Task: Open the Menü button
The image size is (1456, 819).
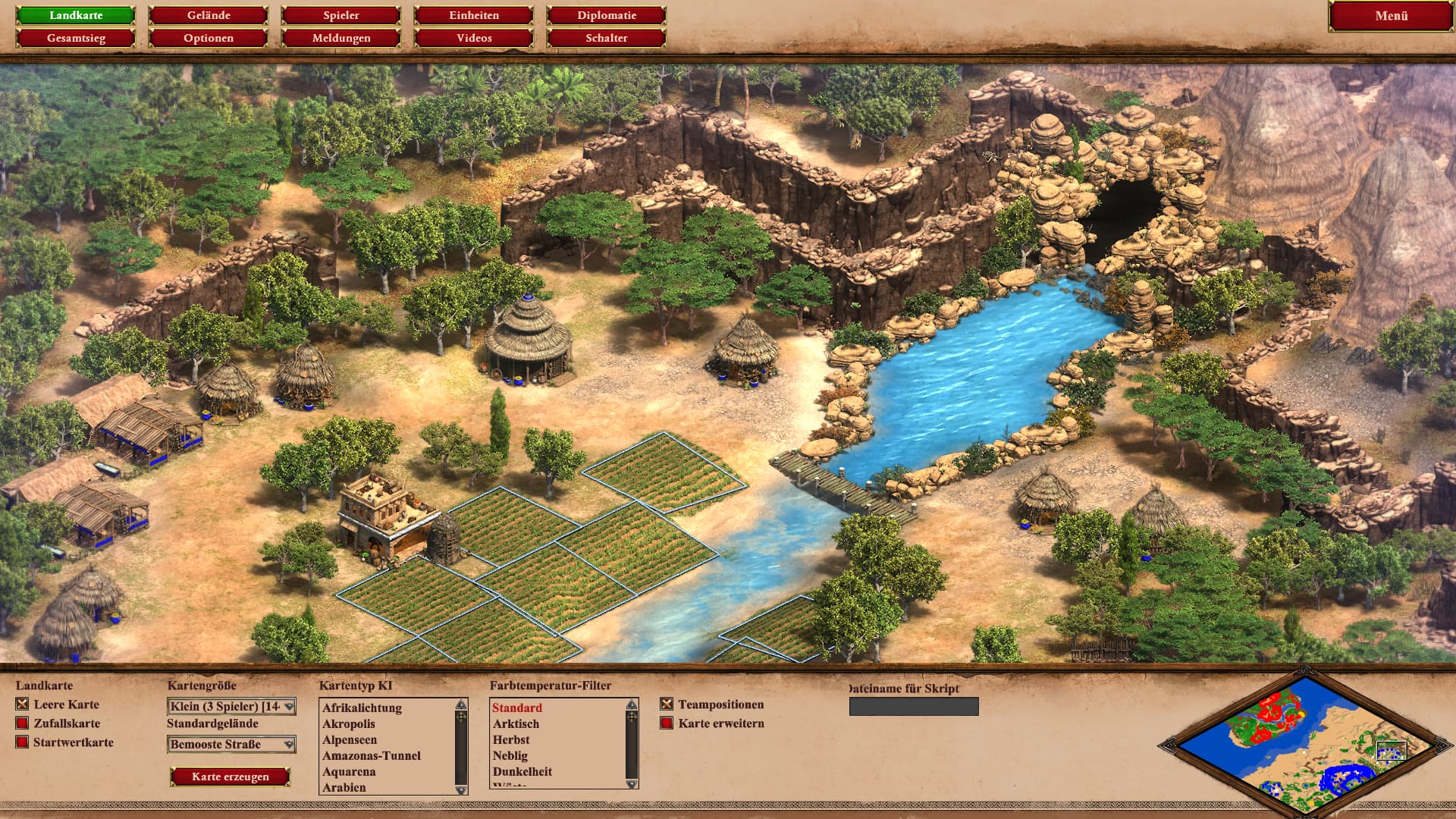Action: pyautogui.click(x=1391, y=16)
